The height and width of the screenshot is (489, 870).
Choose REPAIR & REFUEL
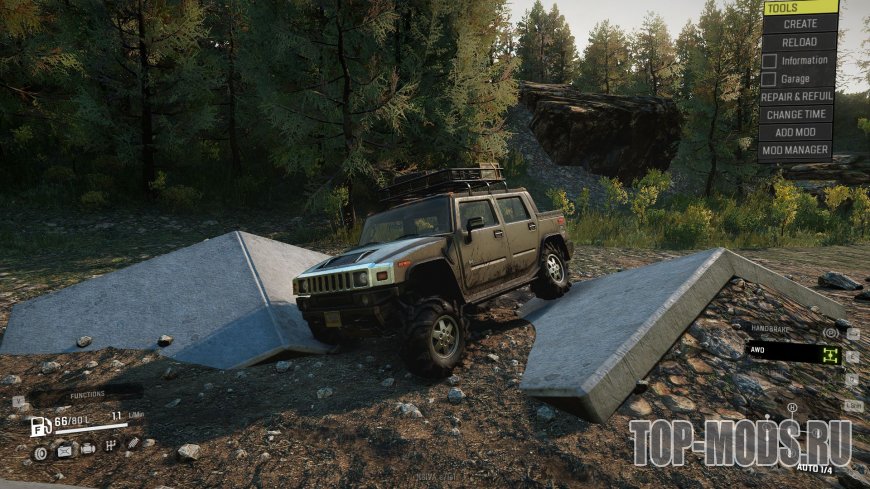[x=797, y=97]
